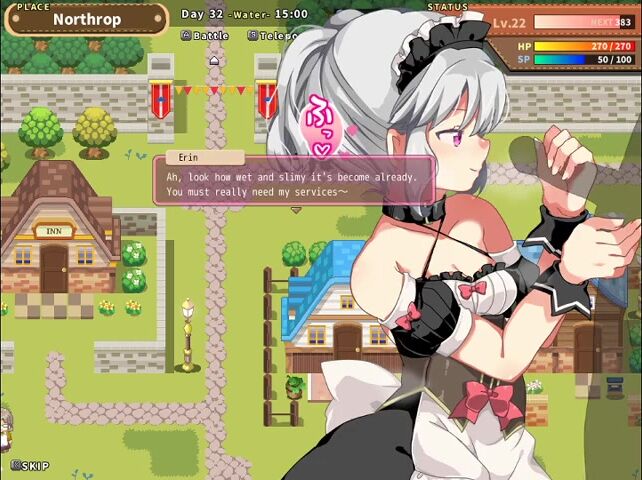This screenshot has height=480, width=642.
Task: Open the Battle option
Action: [205, 35]
